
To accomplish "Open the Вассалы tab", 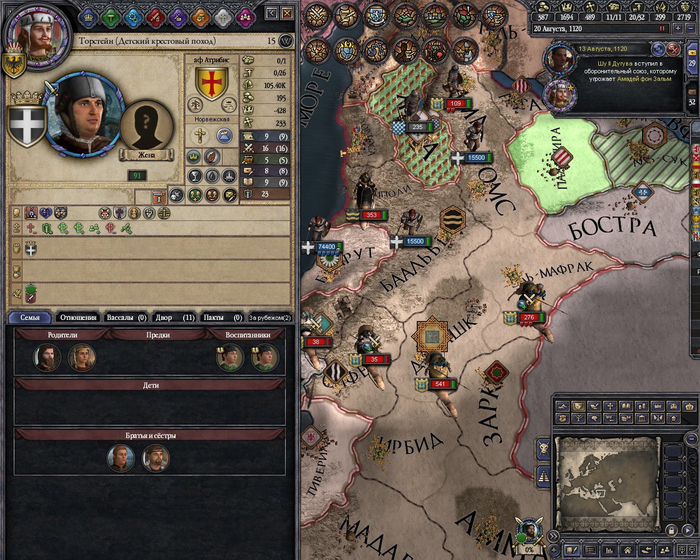I will click(128, 318).
